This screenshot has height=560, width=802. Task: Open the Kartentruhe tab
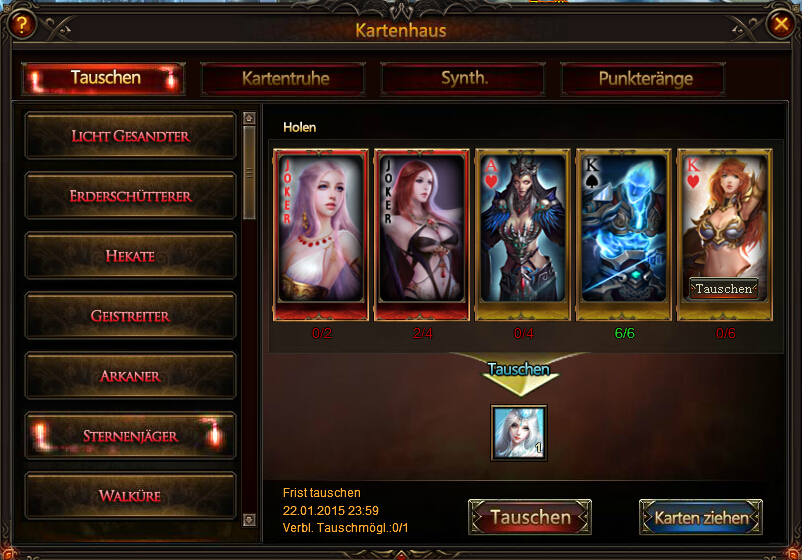[x=285, y=78]
